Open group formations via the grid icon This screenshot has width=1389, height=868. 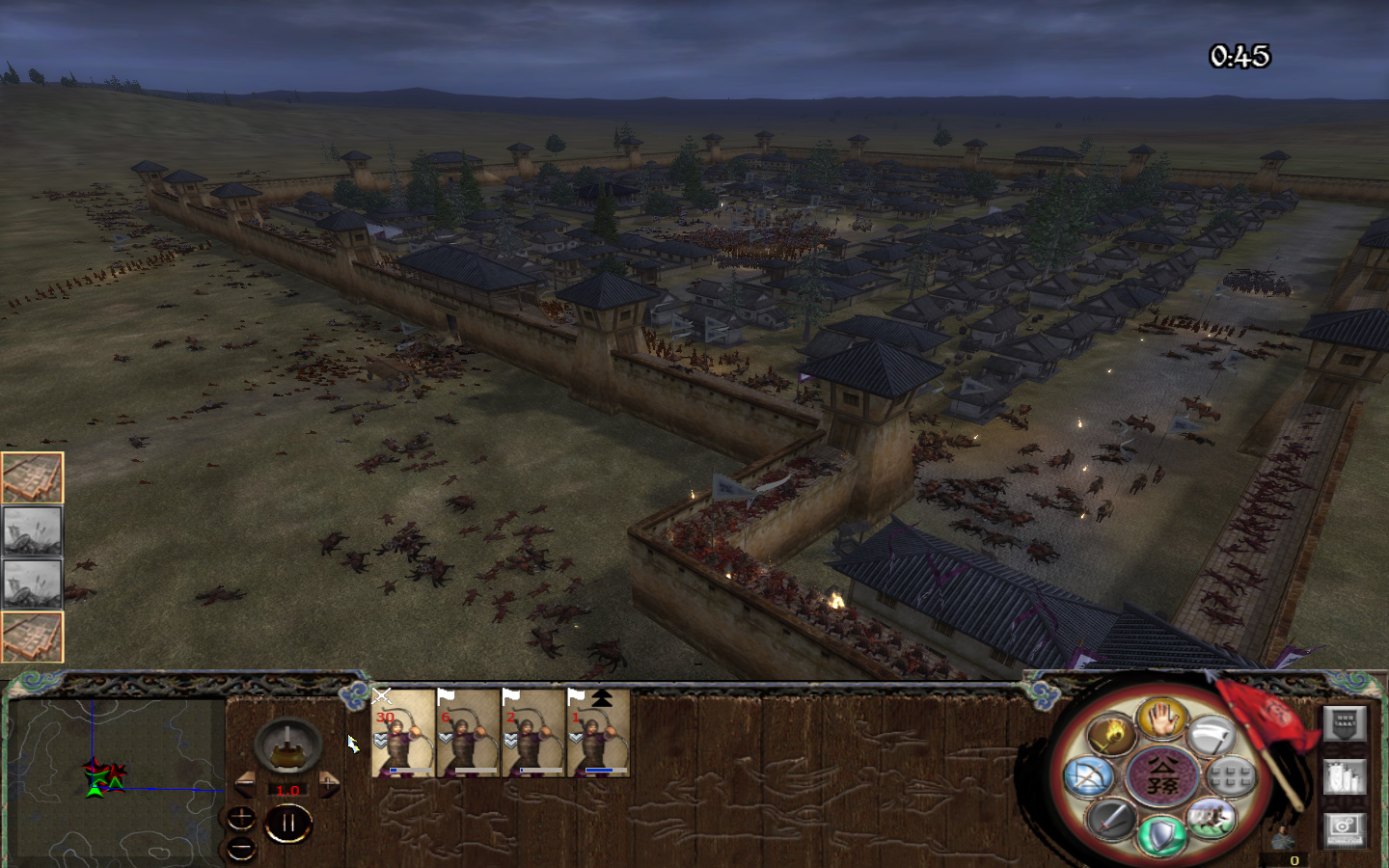click(x=1231, y=777)
